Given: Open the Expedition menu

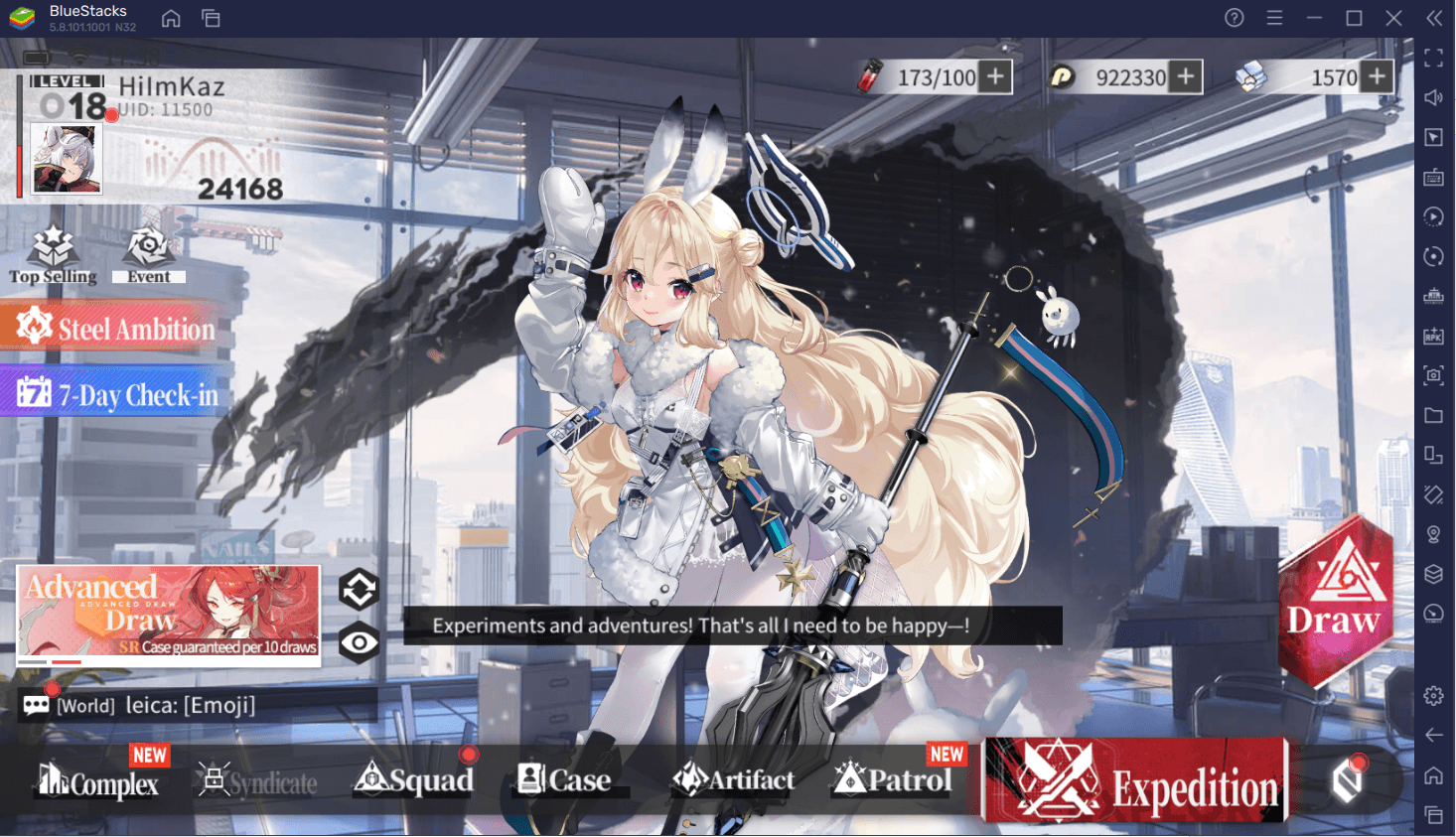Looking at the screenshot, I should [1134, 781].
